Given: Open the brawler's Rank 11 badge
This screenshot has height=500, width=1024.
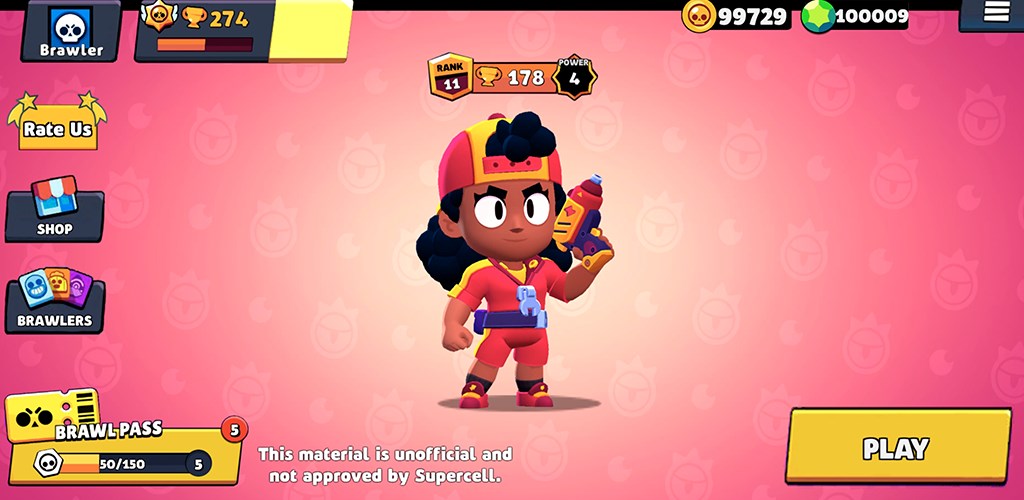Looking at the screenshot, I should (451, 77).
